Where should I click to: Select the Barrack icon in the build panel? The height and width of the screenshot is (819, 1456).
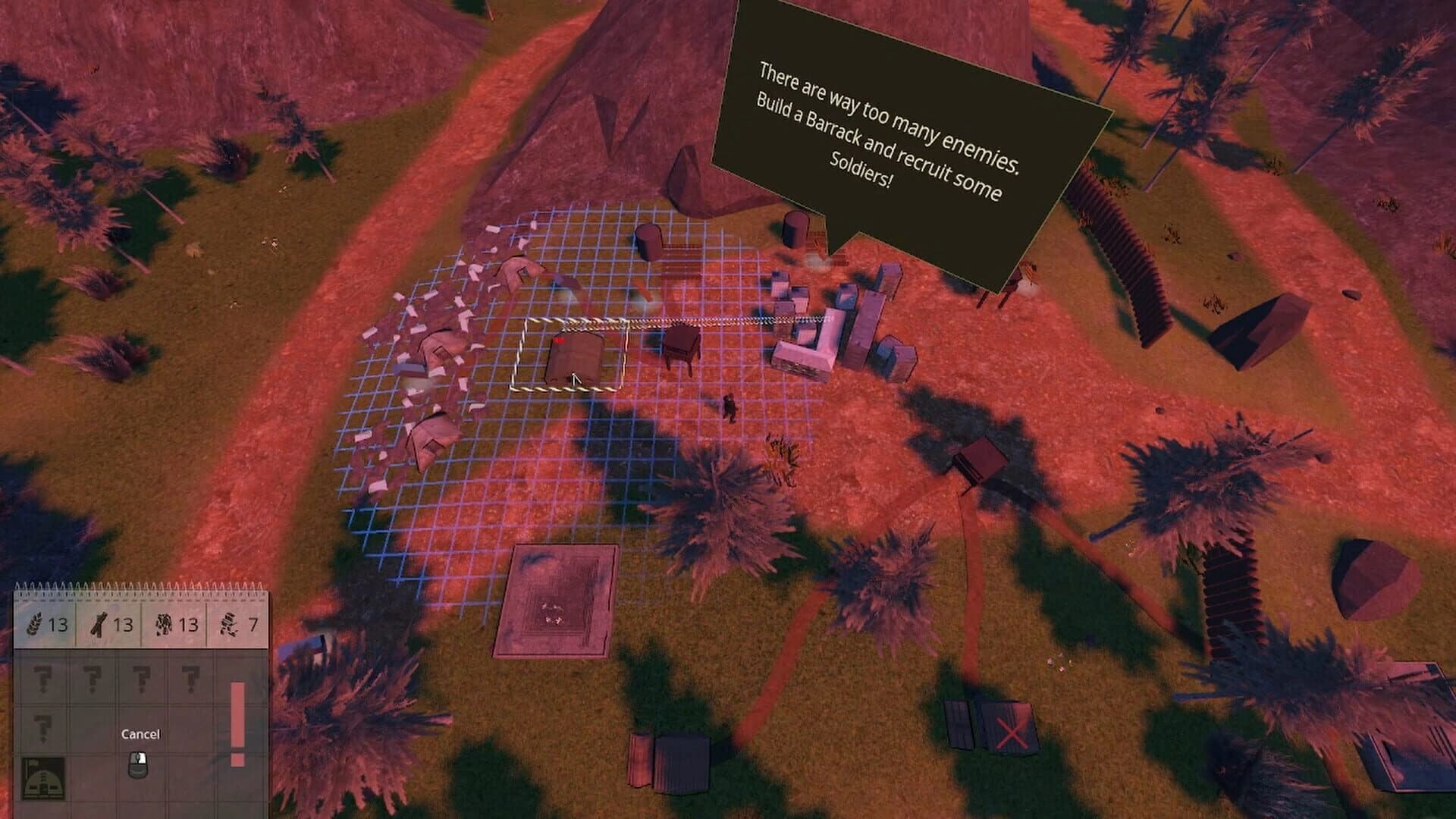click(42, 778)
